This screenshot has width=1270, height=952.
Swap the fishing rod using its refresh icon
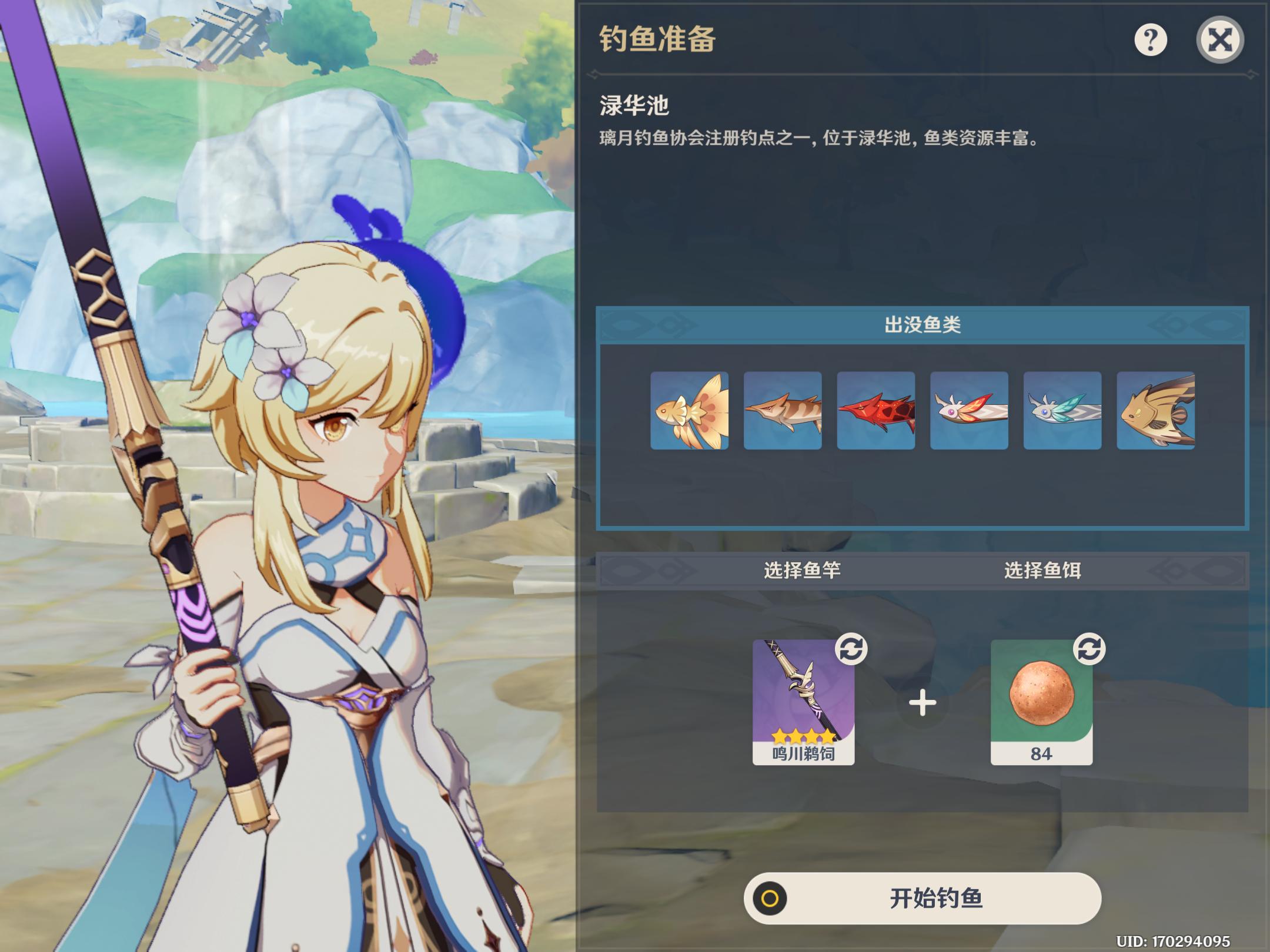coord(851,649)
